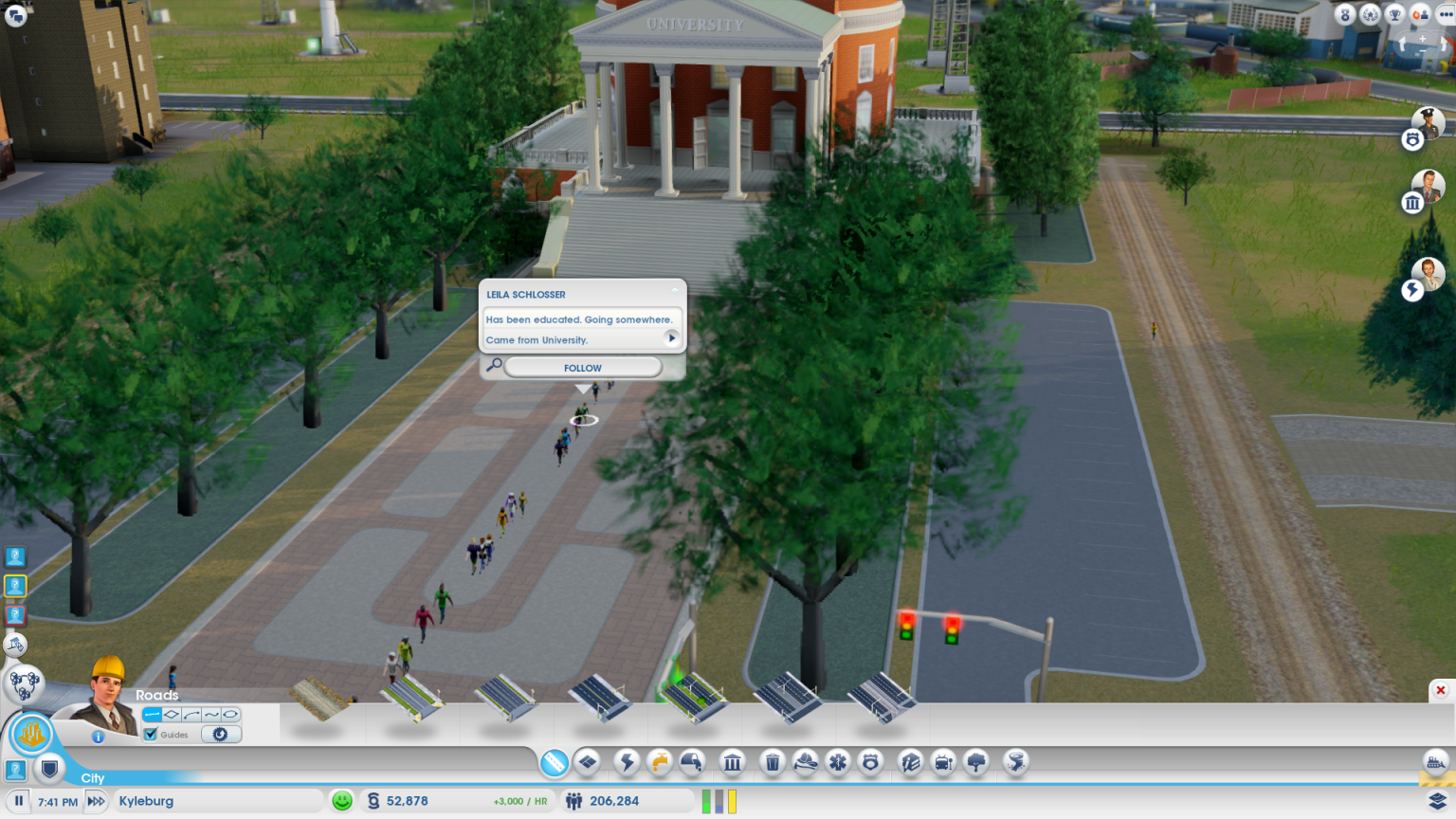Expand the approval rating panel (smiley face)
Image resolution: width=1456 pixels, height=819 pixels.
tap(341, 800)
